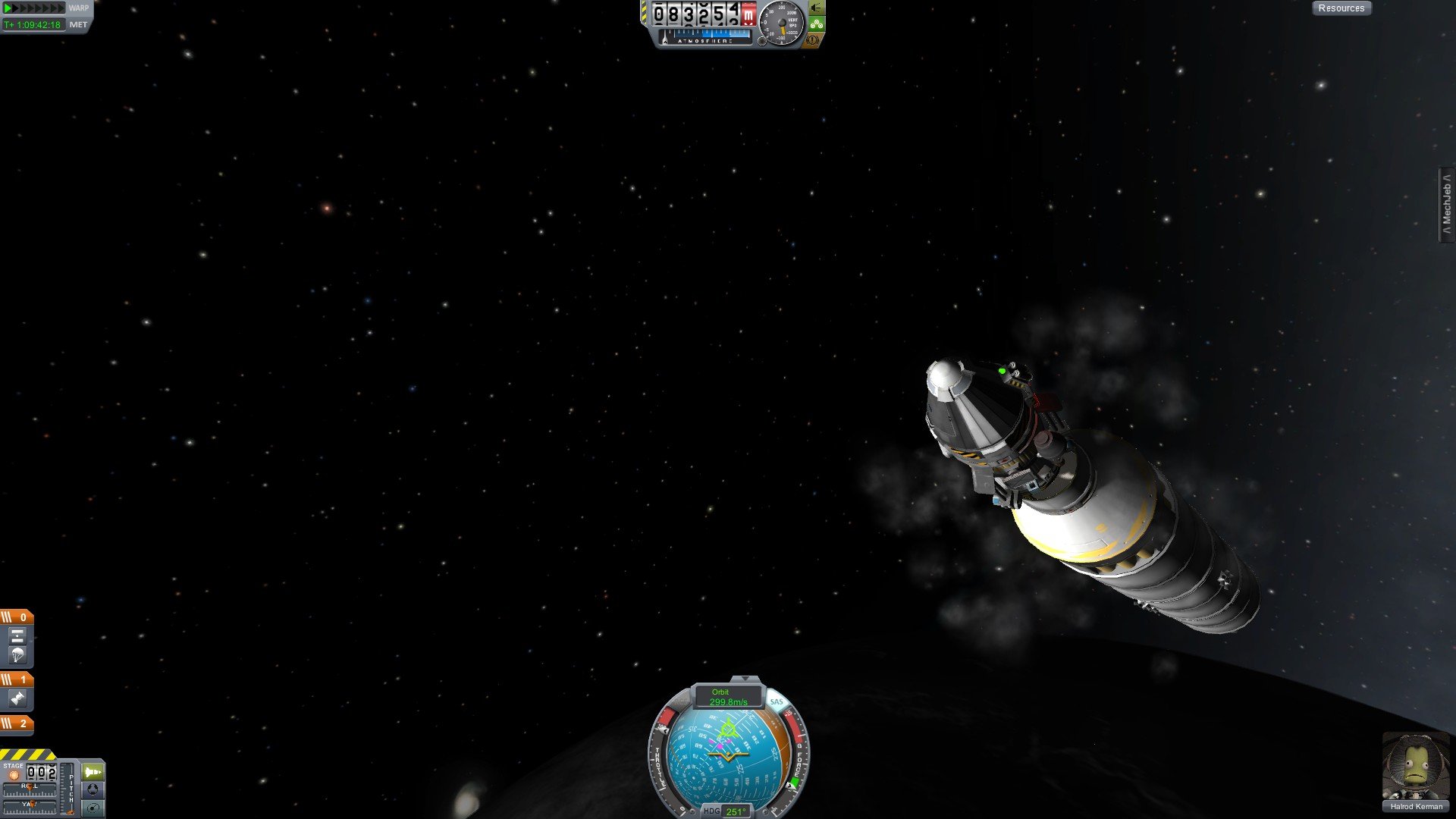The image size is (1456, 819).
Task: Expand the MechJeb side tab
Action: pos(1446,205)
